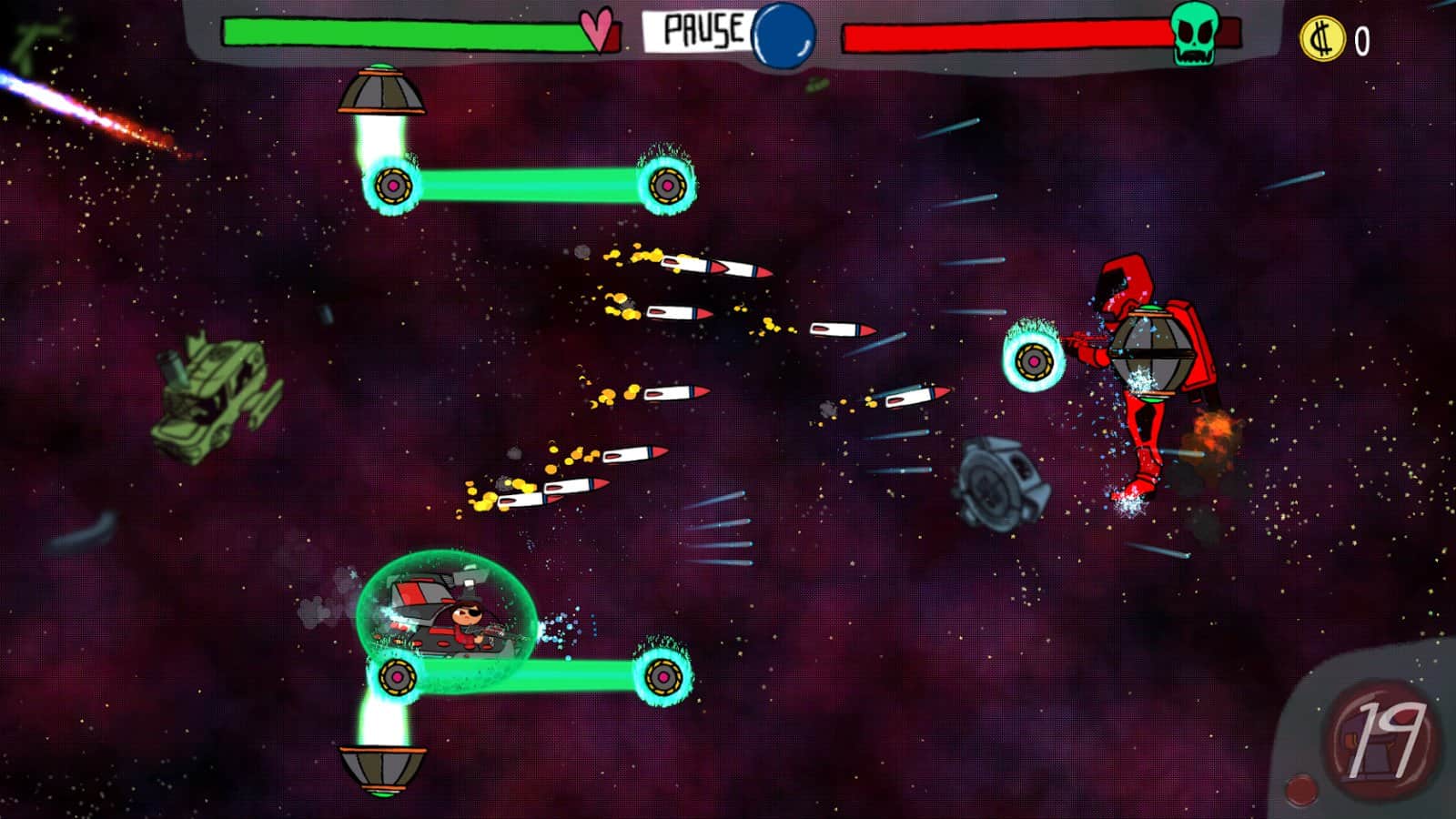The height and width of the screenshot is (819, 1456).
Task: Tap the blue orb beside PAUSE
Action: click(x=784, y=35)
